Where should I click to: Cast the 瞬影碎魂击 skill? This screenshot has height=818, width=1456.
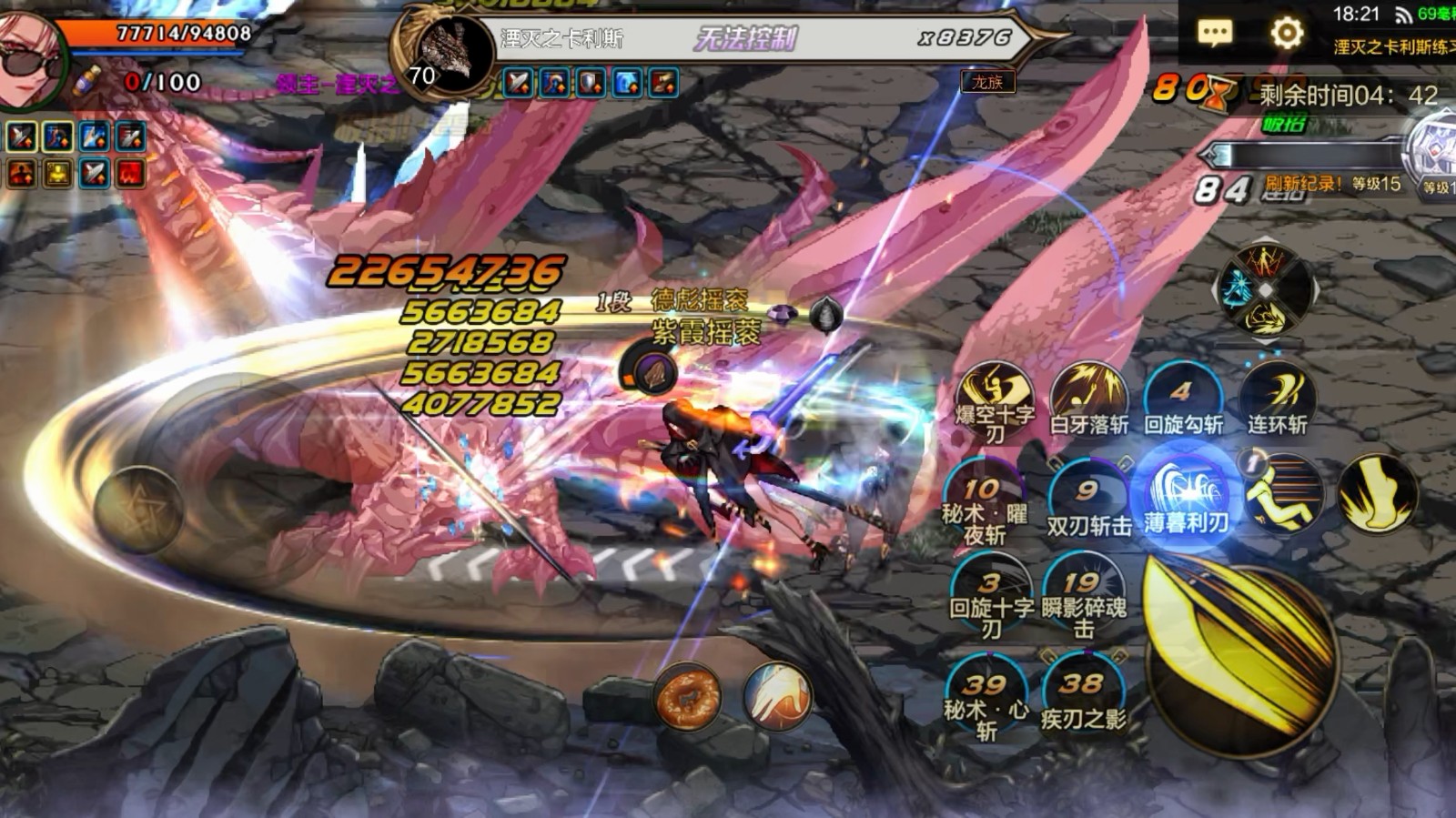point(1083,596)
